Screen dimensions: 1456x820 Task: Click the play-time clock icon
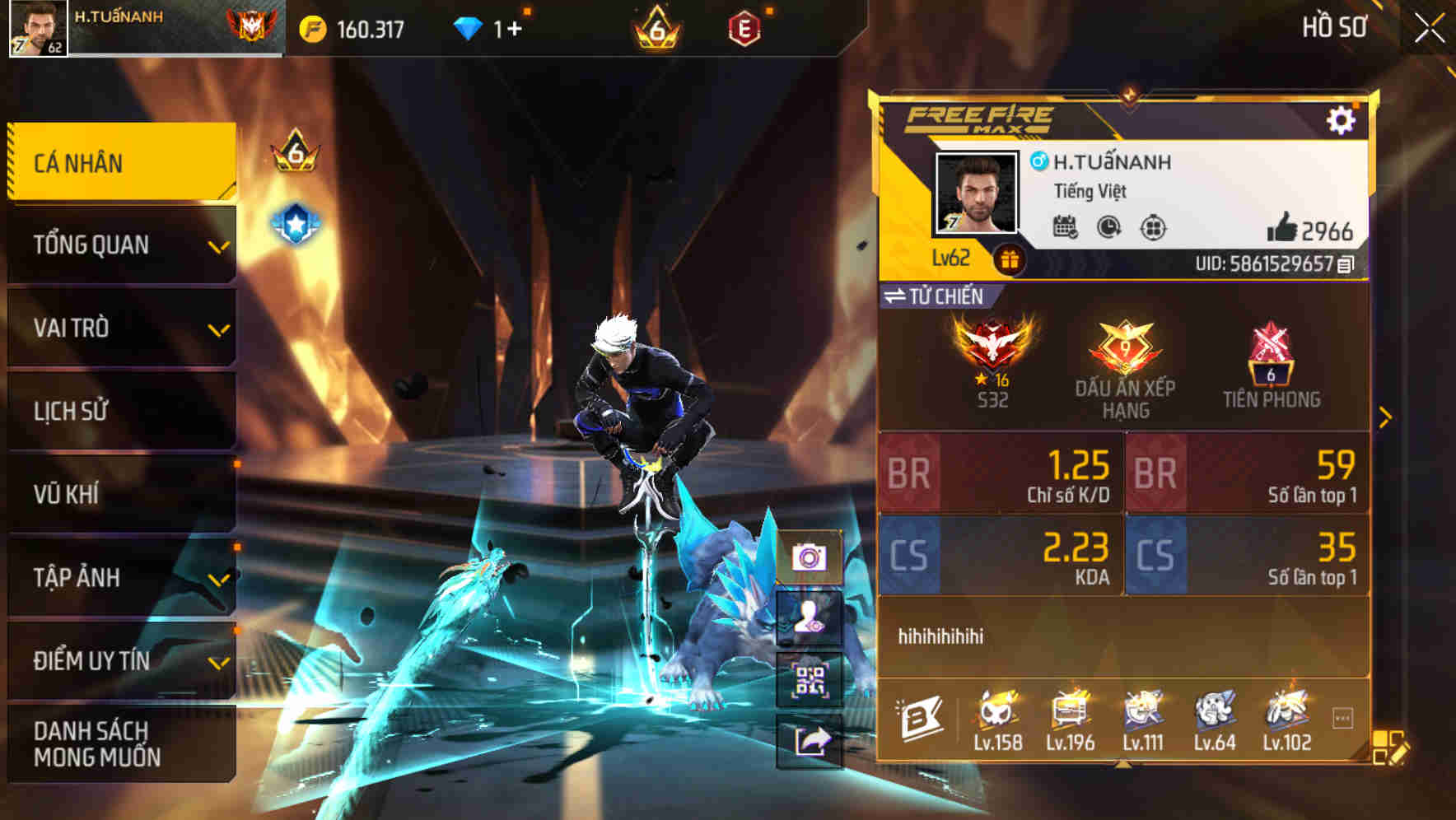pyautogui.click(x=1108, y=228)
